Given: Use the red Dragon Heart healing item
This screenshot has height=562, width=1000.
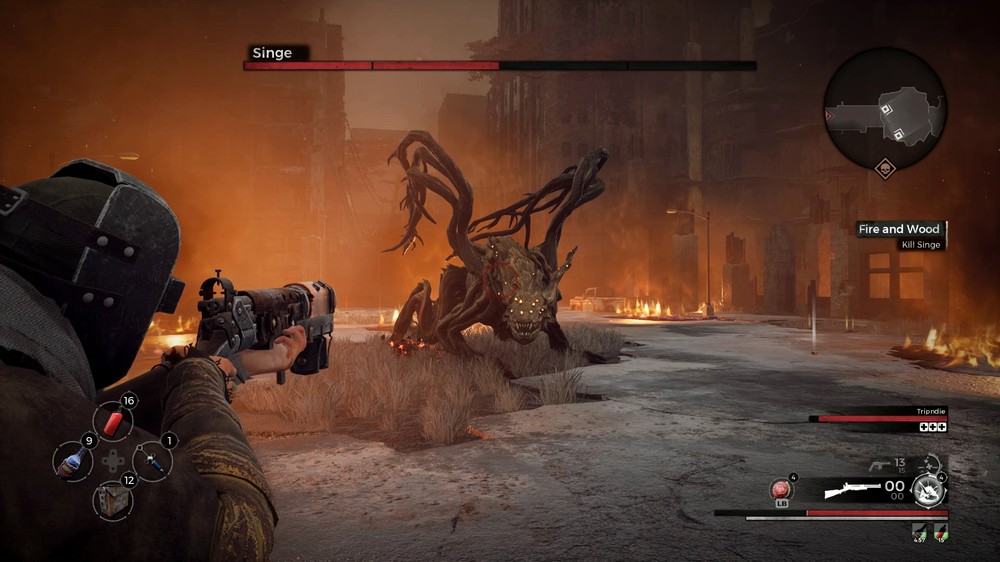Looking at the screenshot, I should pyautogui.click(x=780, y=490).
